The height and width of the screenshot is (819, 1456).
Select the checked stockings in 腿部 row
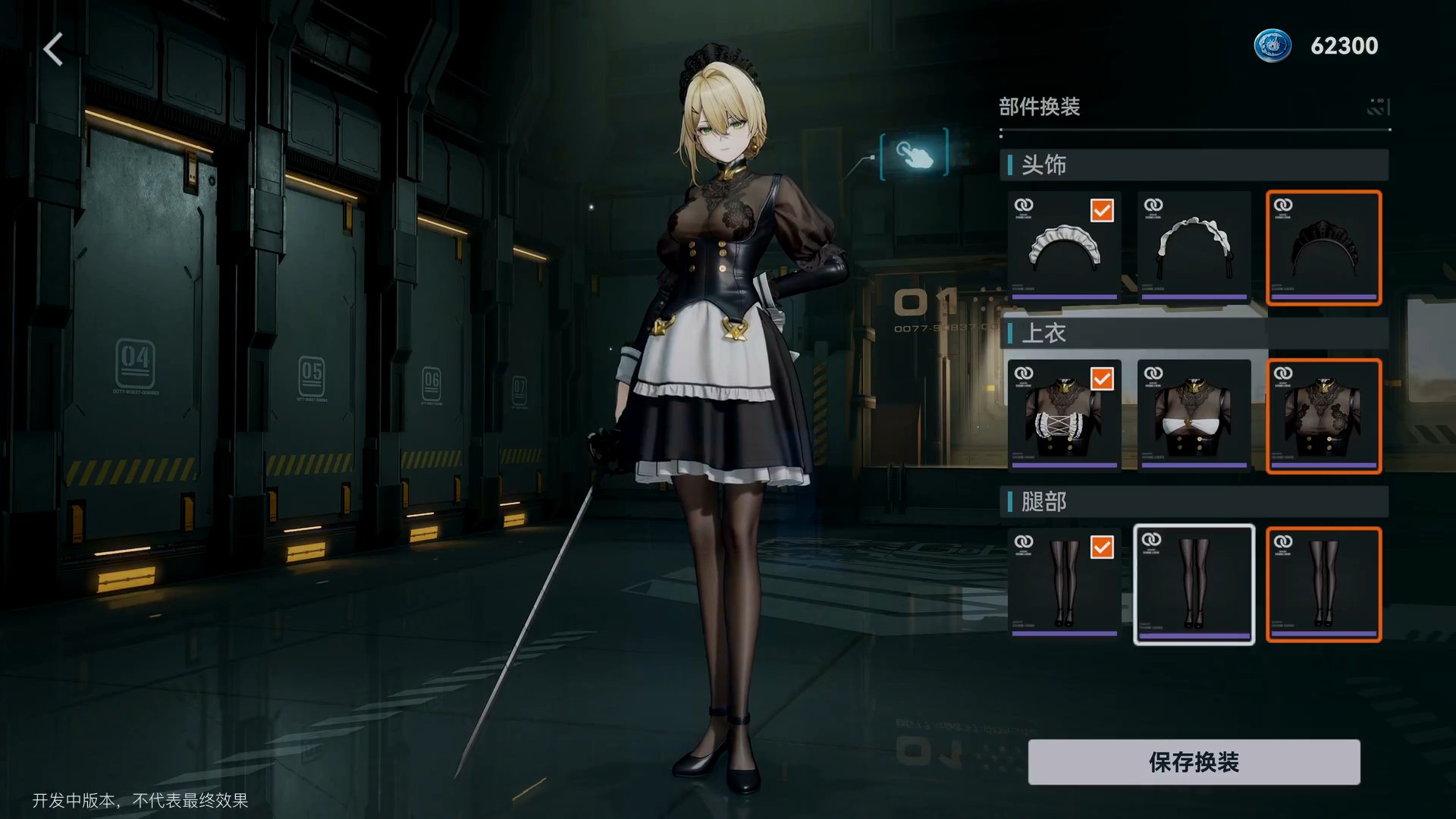[x=1064, y=584]
